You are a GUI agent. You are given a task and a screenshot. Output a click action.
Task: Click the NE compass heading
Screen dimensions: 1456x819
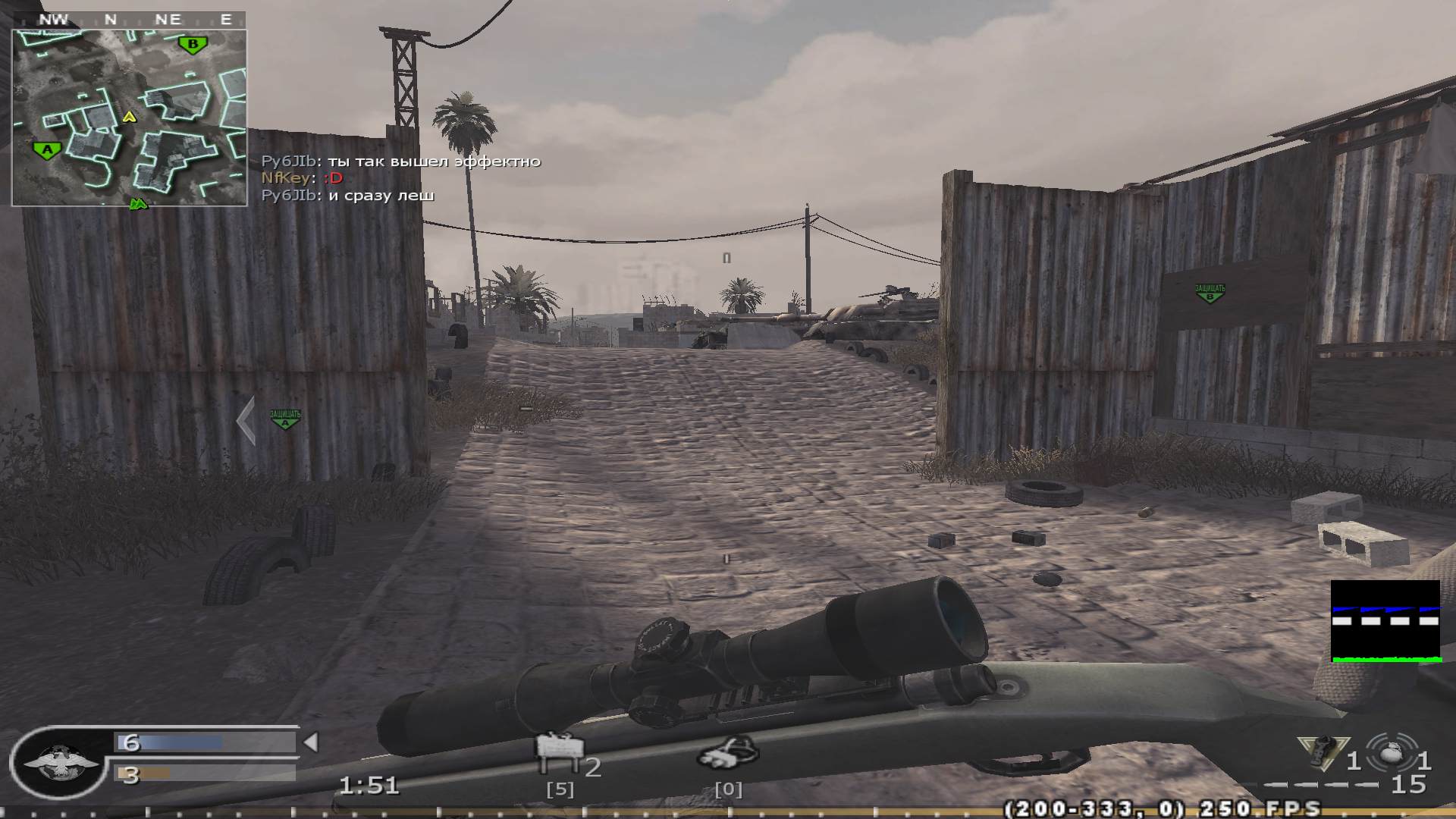coord(170,19)
